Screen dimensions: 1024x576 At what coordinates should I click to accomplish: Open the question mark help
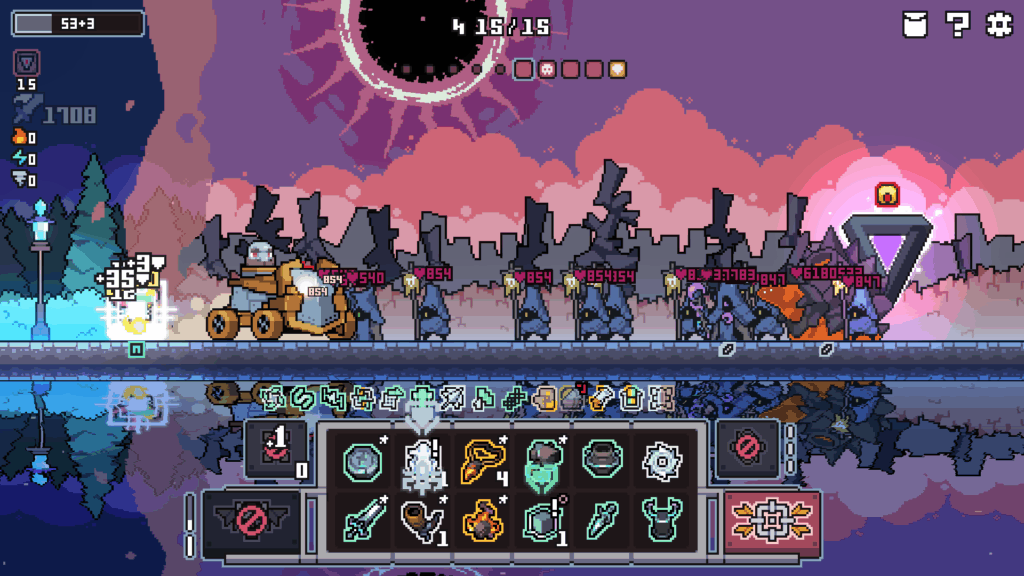(957, 25)
